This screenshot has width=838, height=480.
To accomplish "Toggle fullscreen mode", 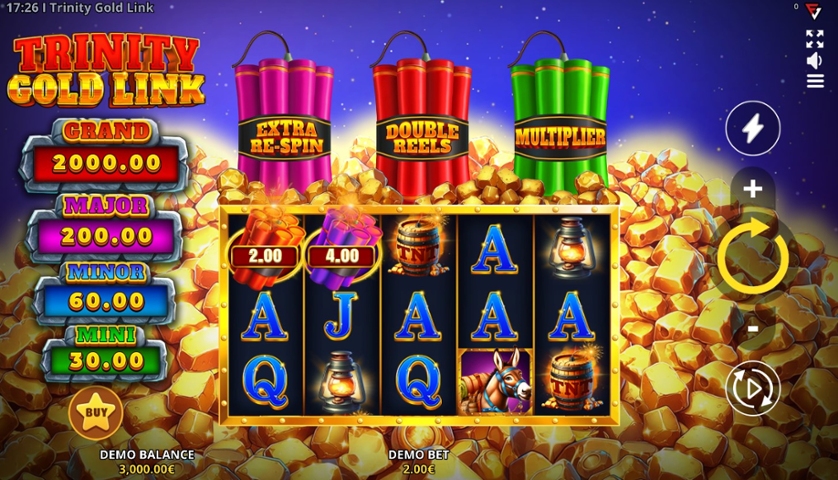I will click(815, 38).
